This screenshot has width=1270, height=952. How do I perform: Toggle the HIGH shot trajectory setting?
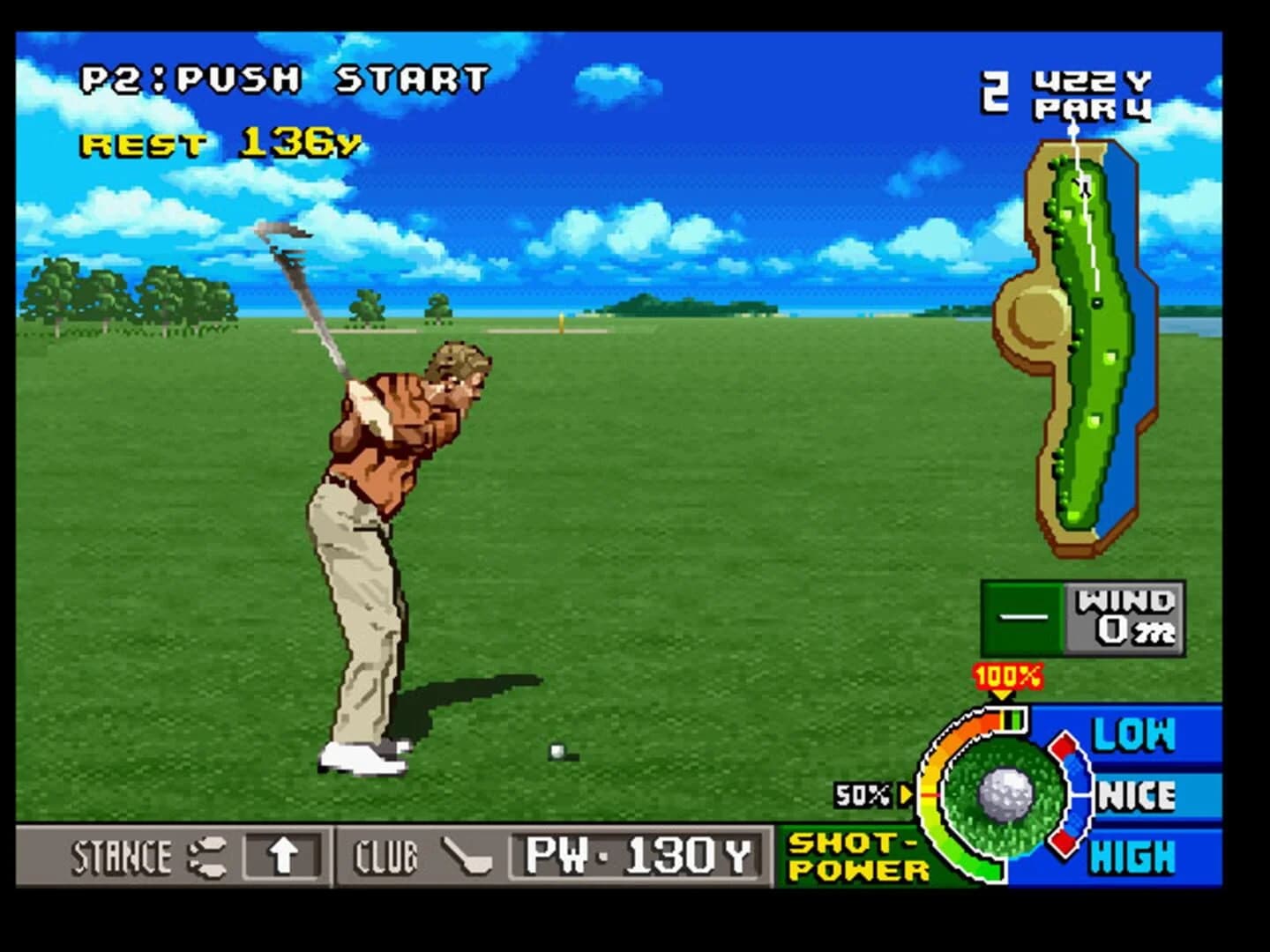1133,855
